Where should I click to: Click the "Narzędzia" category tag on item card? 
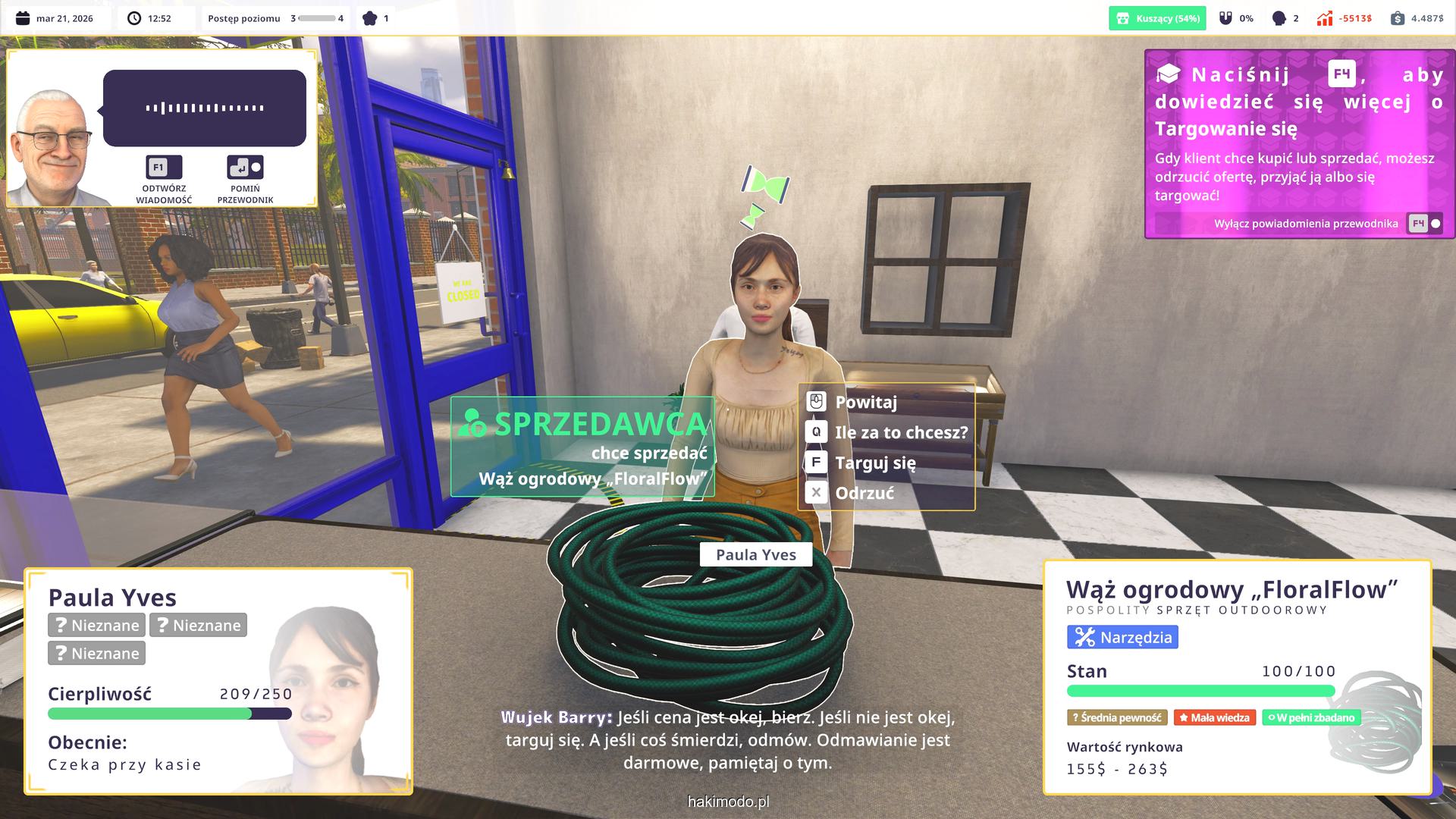[x=1122, y=637]
